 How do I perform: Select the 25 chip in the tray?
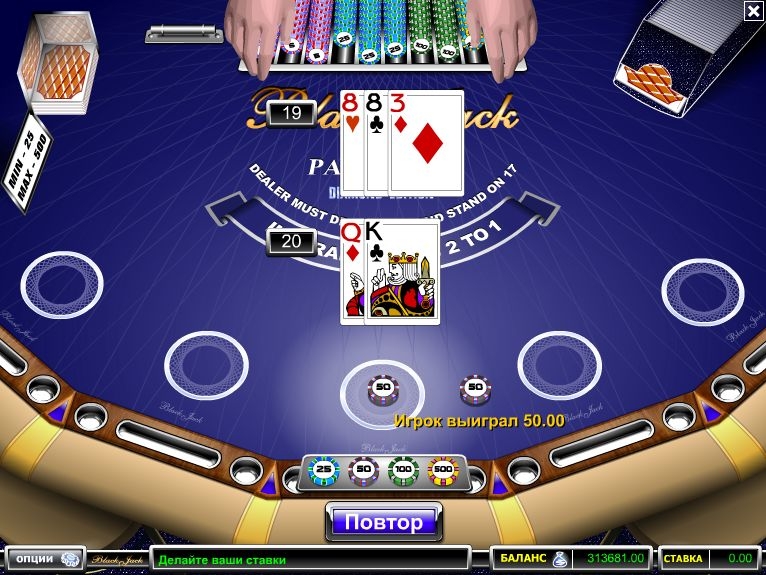323,468
